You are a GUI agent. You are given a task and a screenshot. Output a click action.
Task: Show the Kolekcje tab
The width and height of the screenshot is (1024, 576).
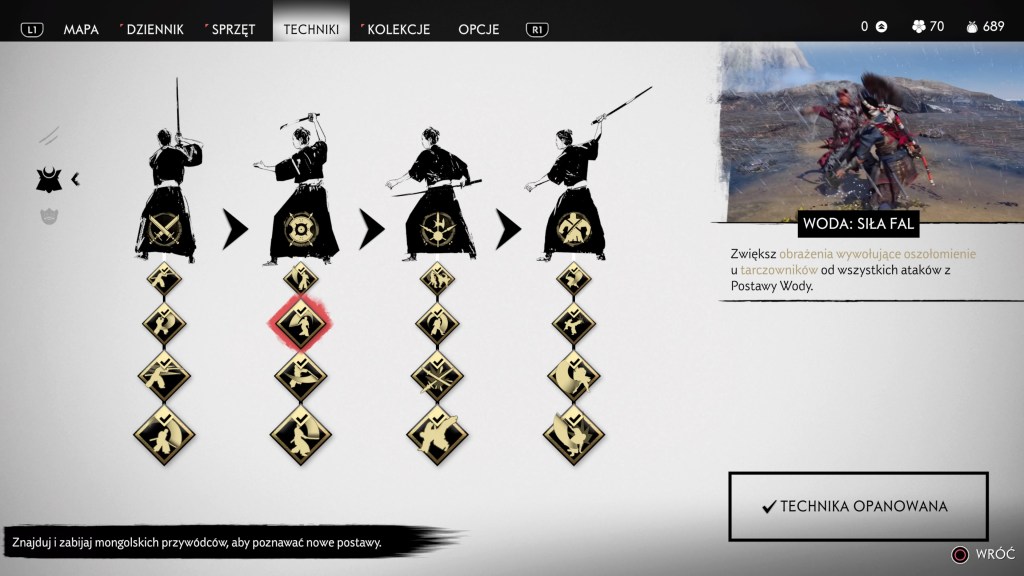pos(396,28)
